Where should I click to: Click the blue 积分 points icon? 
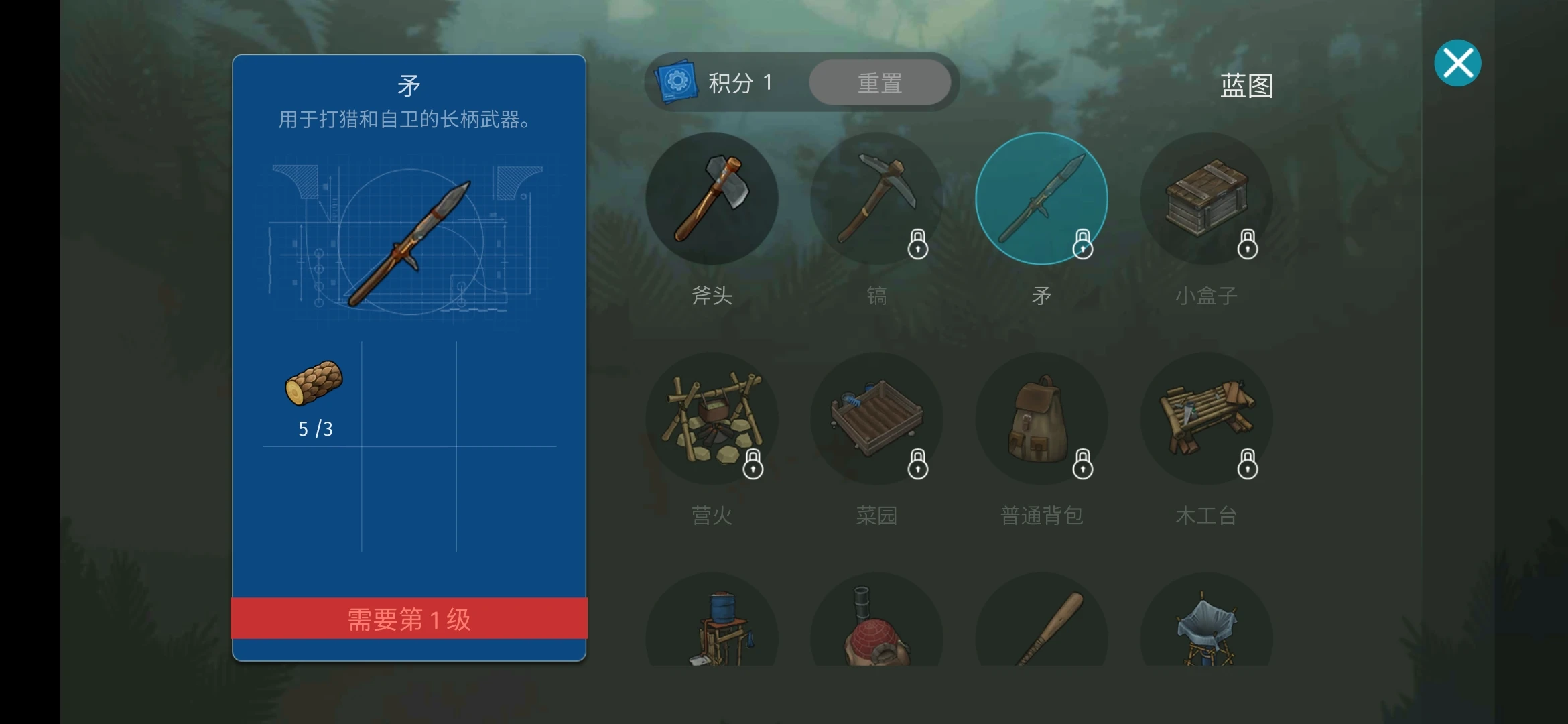(x=677, y=82)
